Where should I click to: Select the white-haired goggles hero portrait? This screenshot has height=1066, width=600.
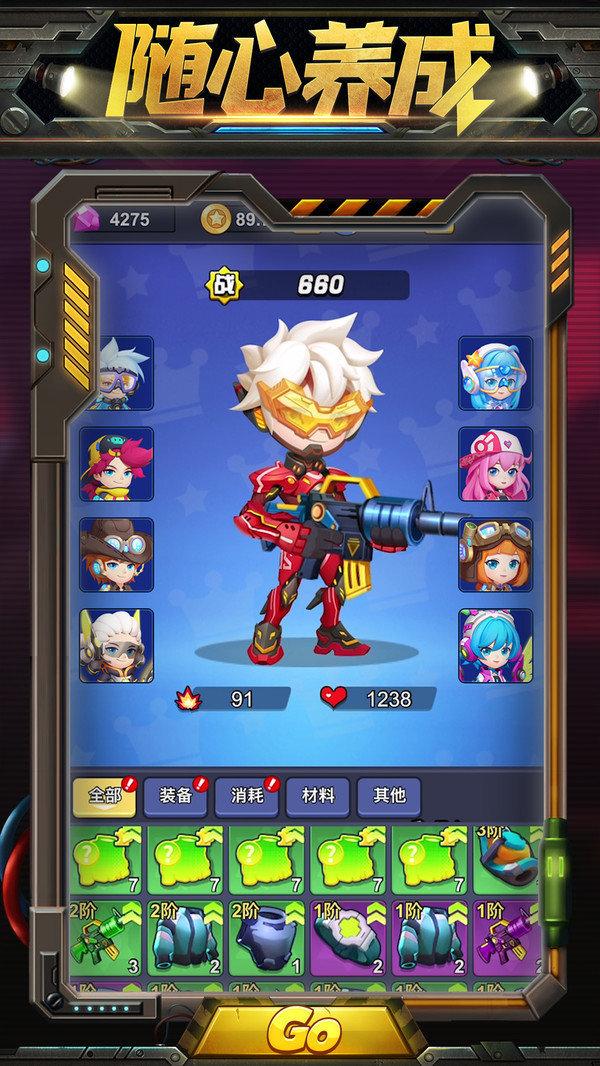pyautogui.click(x=118, y=373)
